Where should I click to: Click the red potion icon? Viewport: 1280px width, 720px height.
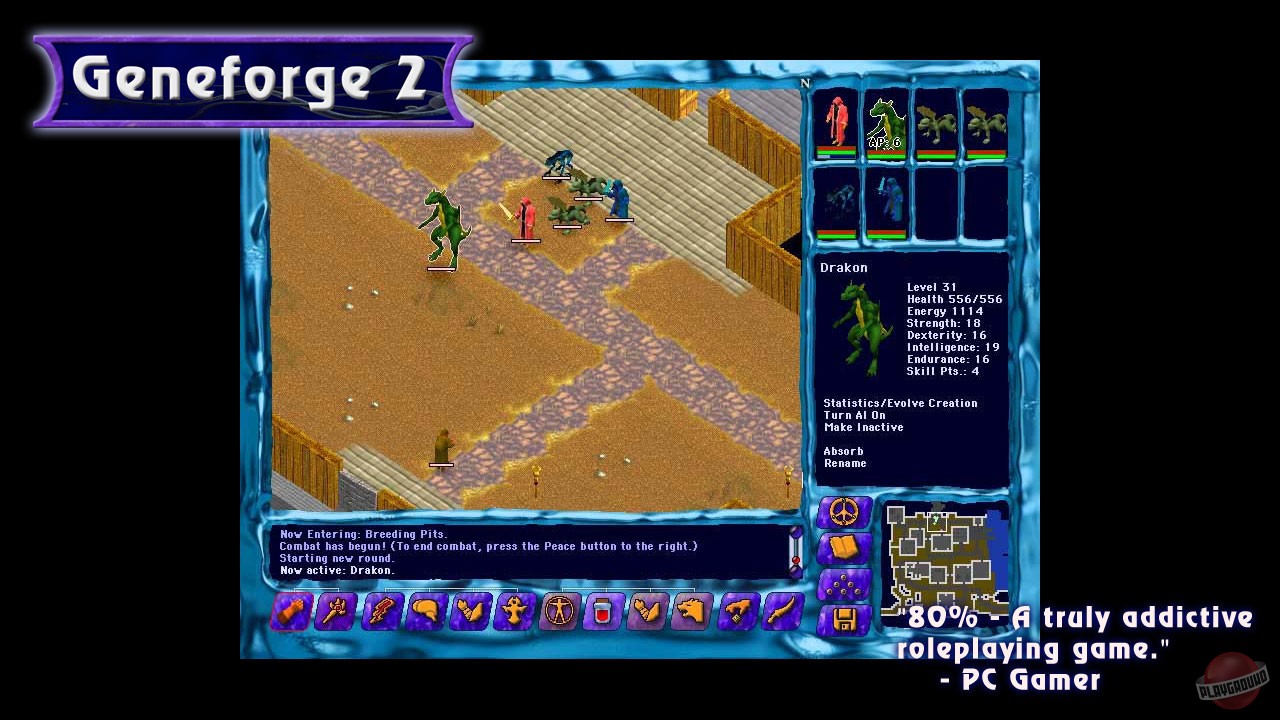(x=603, y=612)
